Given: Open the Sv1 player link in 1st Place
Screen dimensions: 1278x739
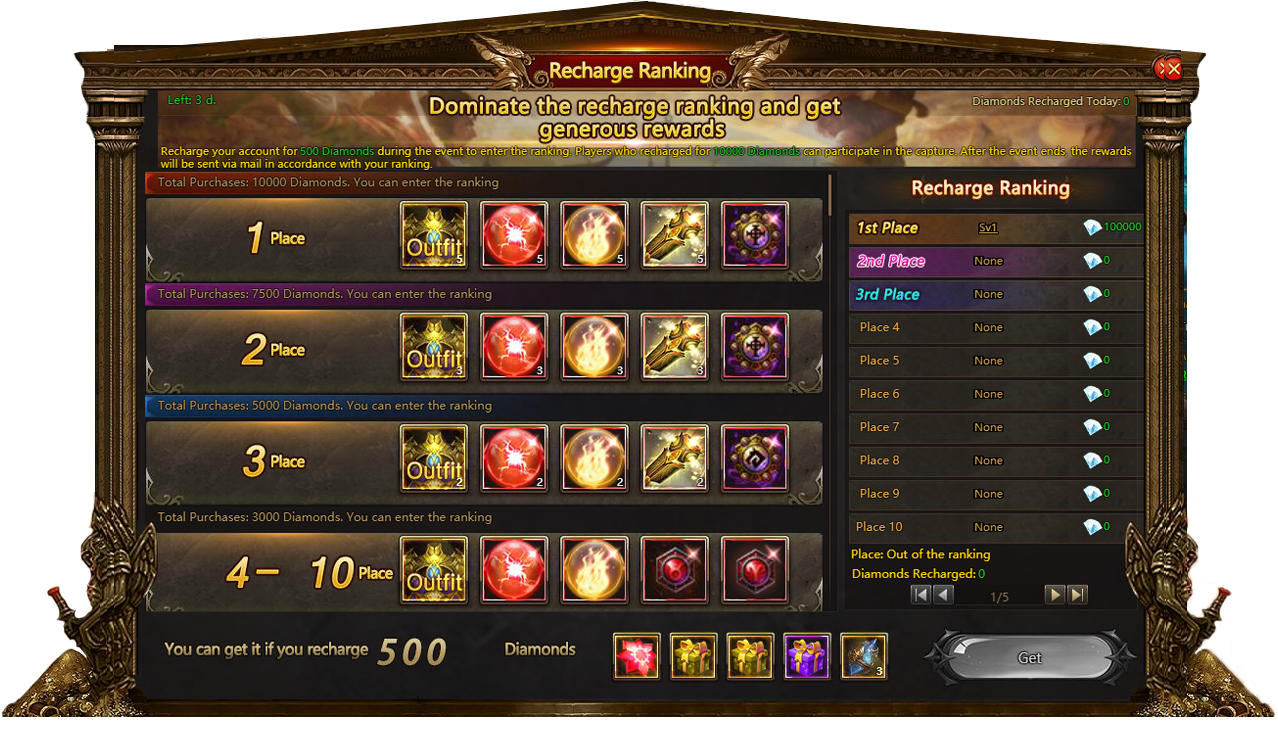Looking at the screenshot, I should click(988, 228).
